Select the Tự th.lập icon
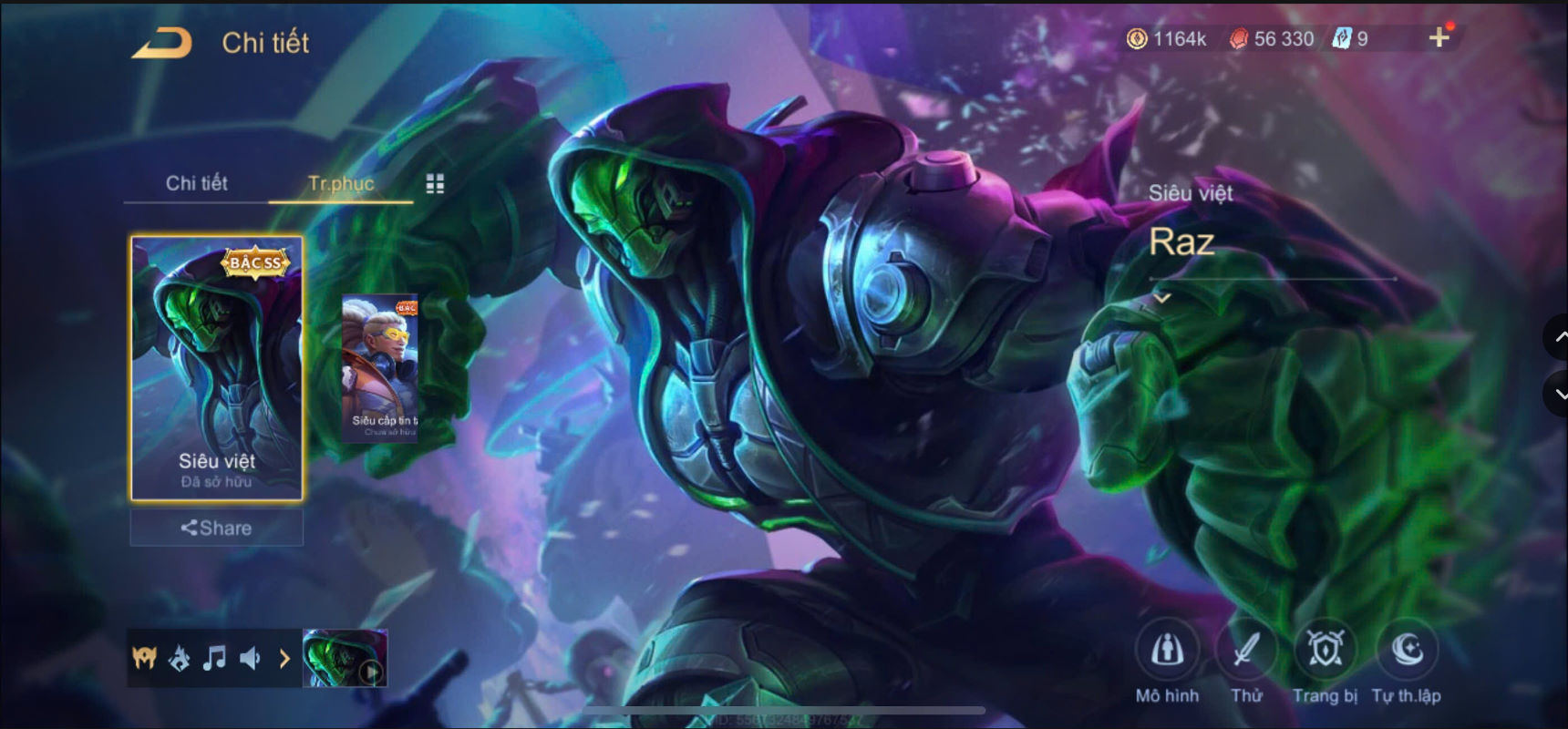 [1408, 651]
